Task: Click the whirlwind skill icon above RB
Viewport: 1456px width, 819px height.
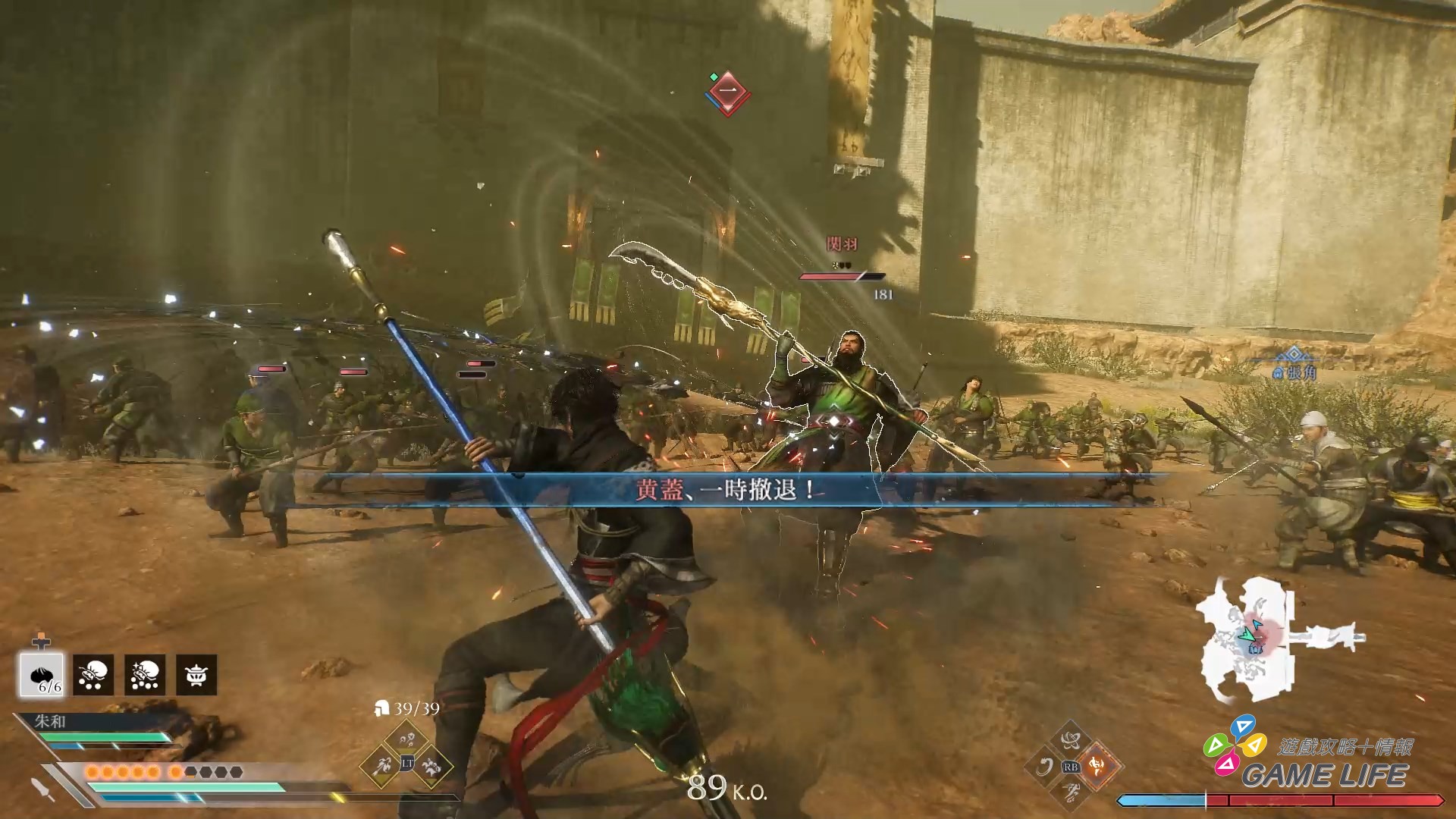Action: point(1072,742)
